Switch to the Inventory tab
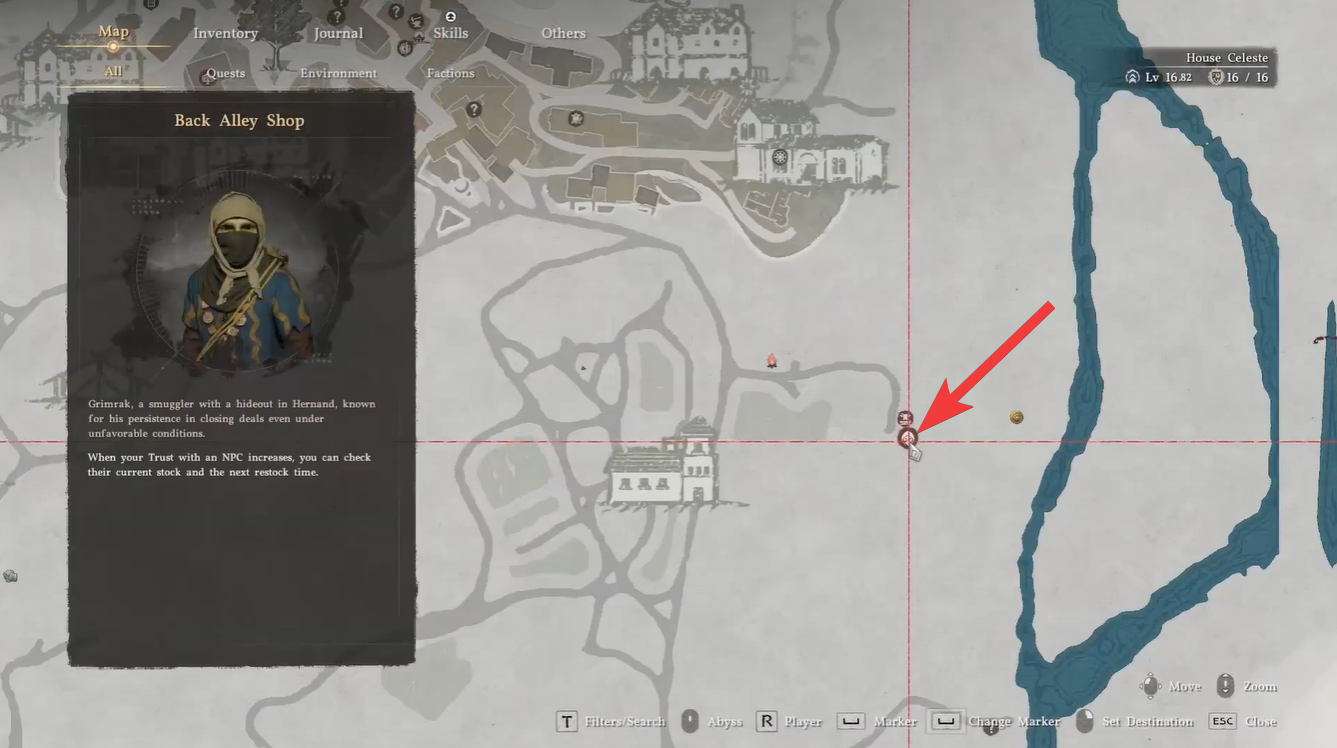Image resolution: width=1337 pixels, height=748 pixels. (225, 32)
